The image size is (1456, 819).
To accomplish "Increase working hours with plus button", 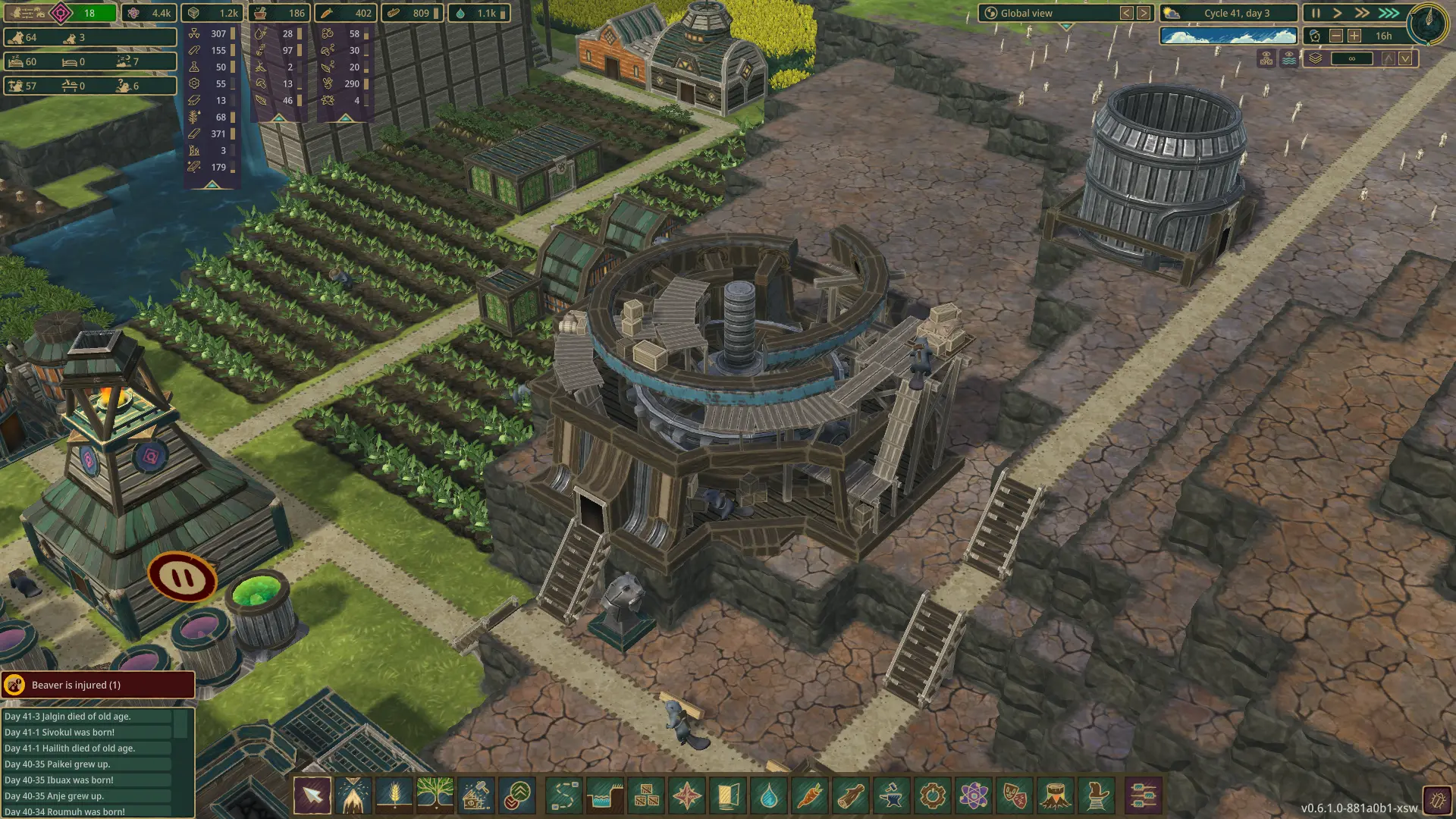I will (1354, 36).
